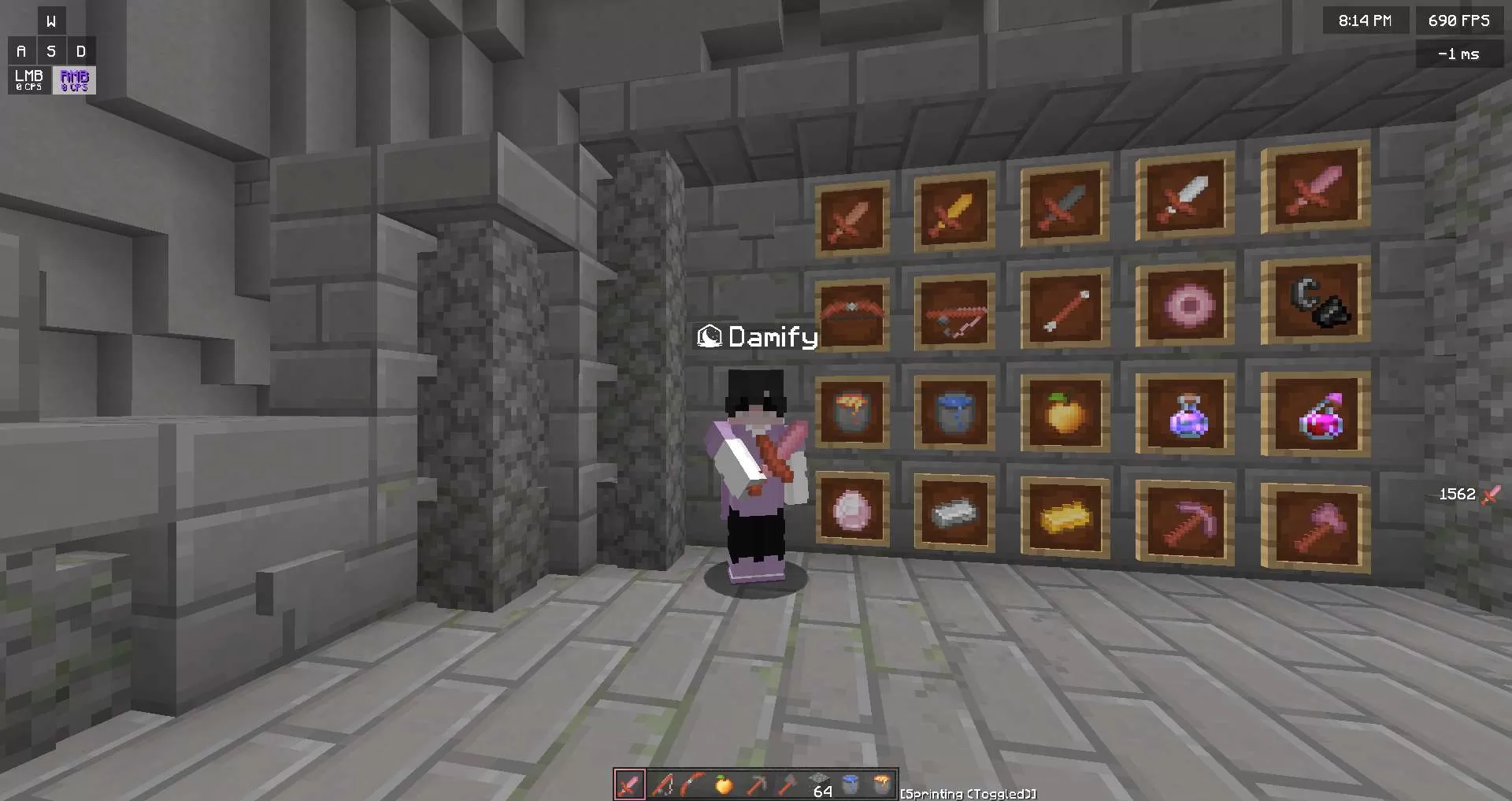1512x801 pixels.
Task: Click the 8:14 PM clock display
Action: [x=1366, y=20]
